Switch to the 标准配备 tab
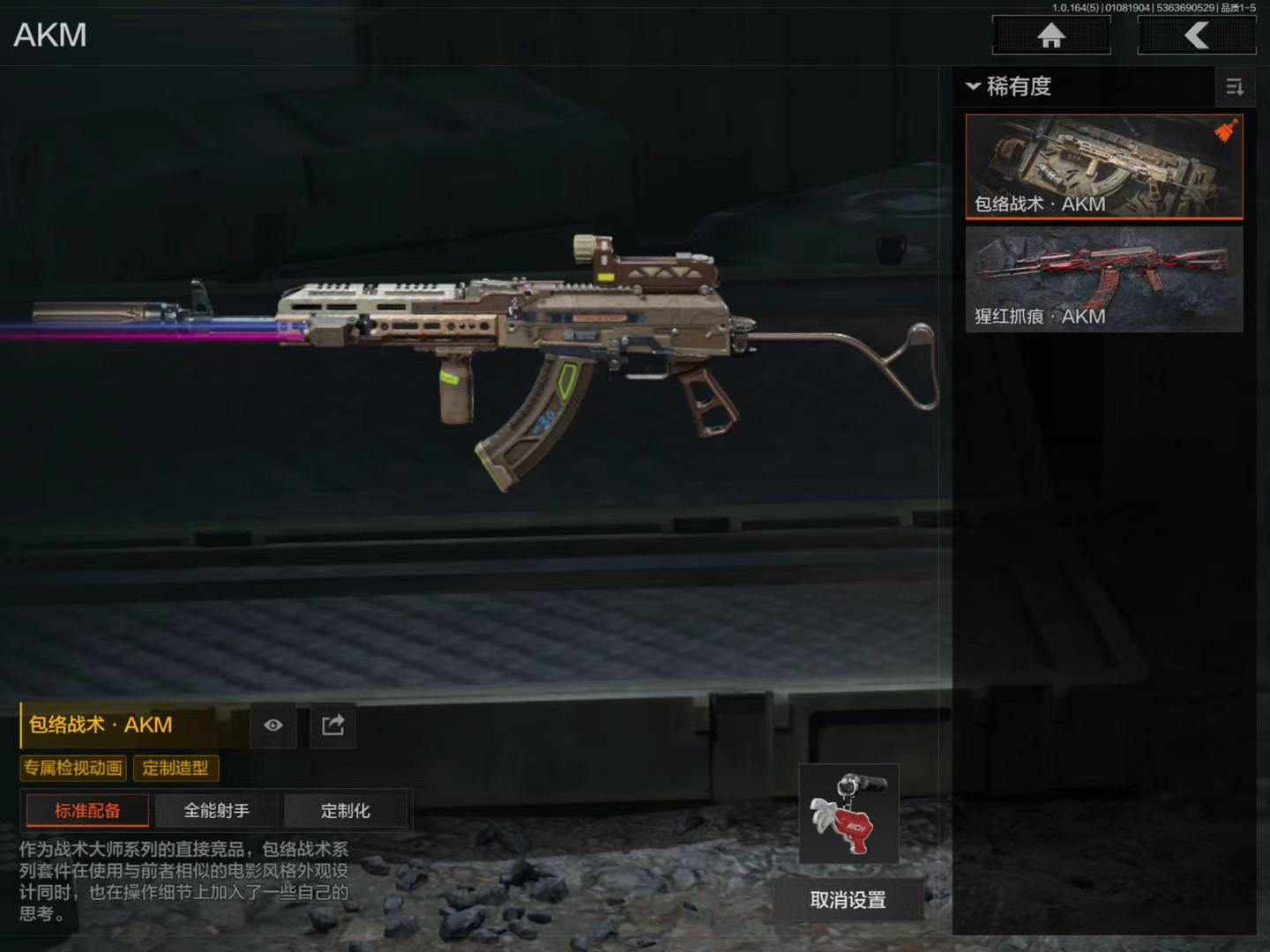The height and width of the screenshot is (952, 1270). click(87, 810)
